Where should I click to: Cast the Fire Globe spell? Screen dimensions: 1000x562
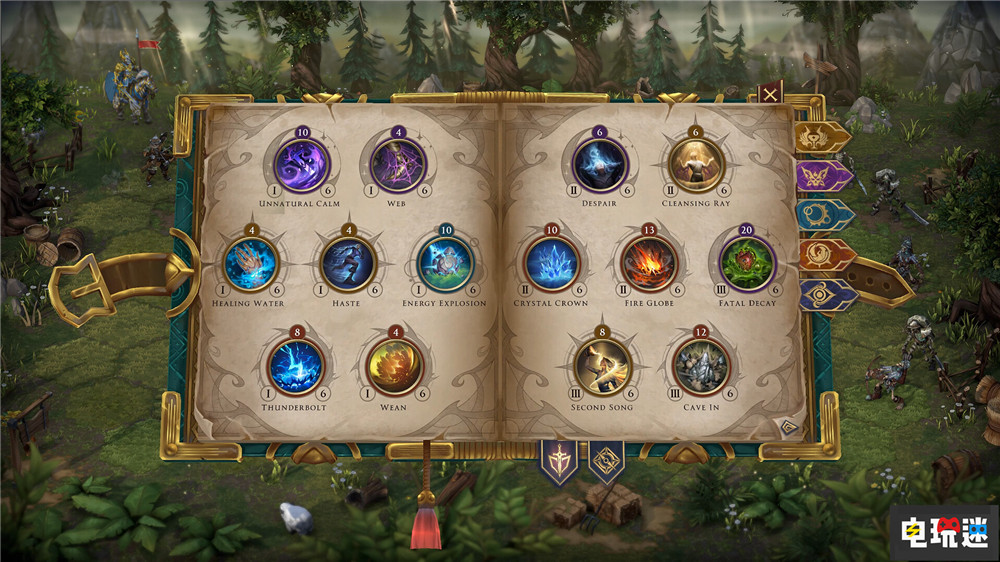coord(649,264)
